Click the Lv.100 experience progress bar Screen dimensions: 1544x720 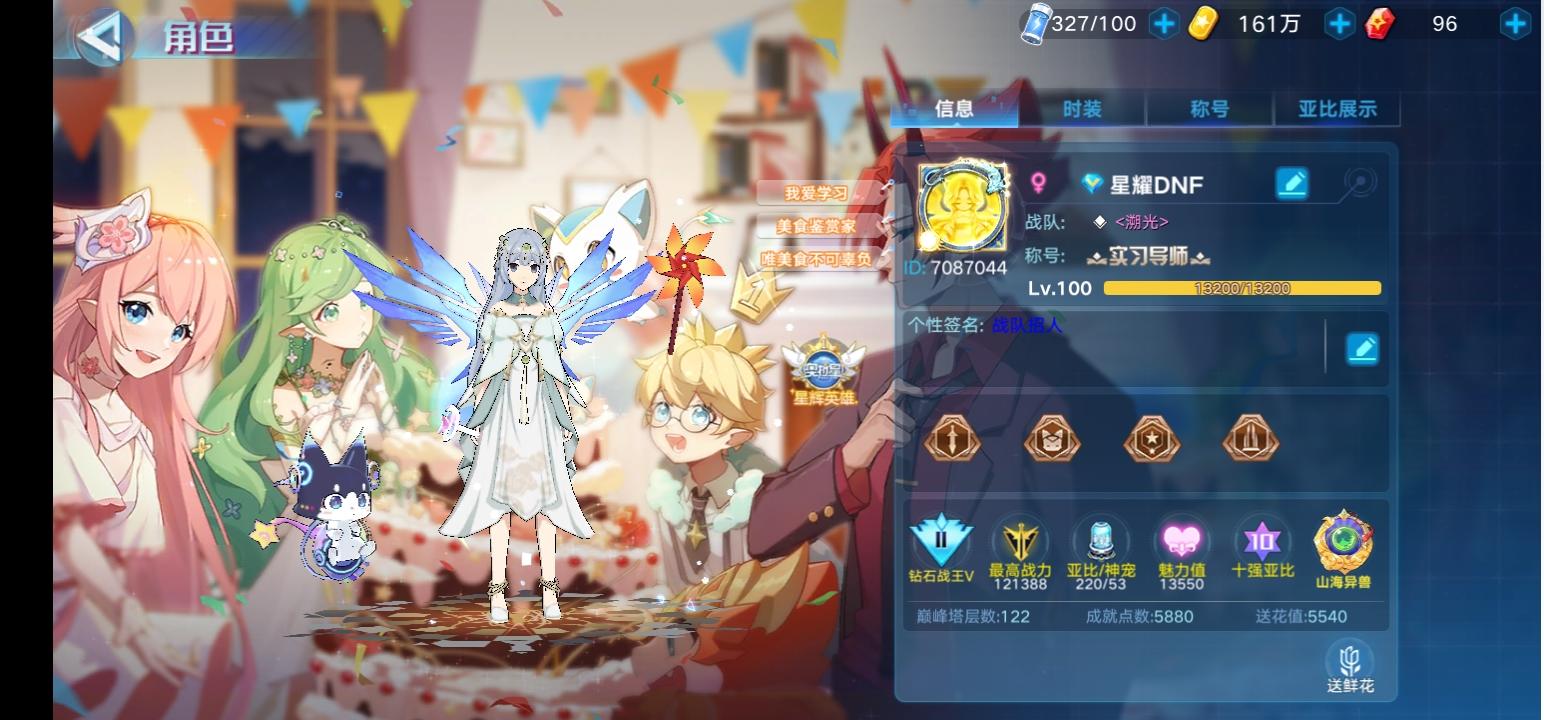pos(1240,287)
